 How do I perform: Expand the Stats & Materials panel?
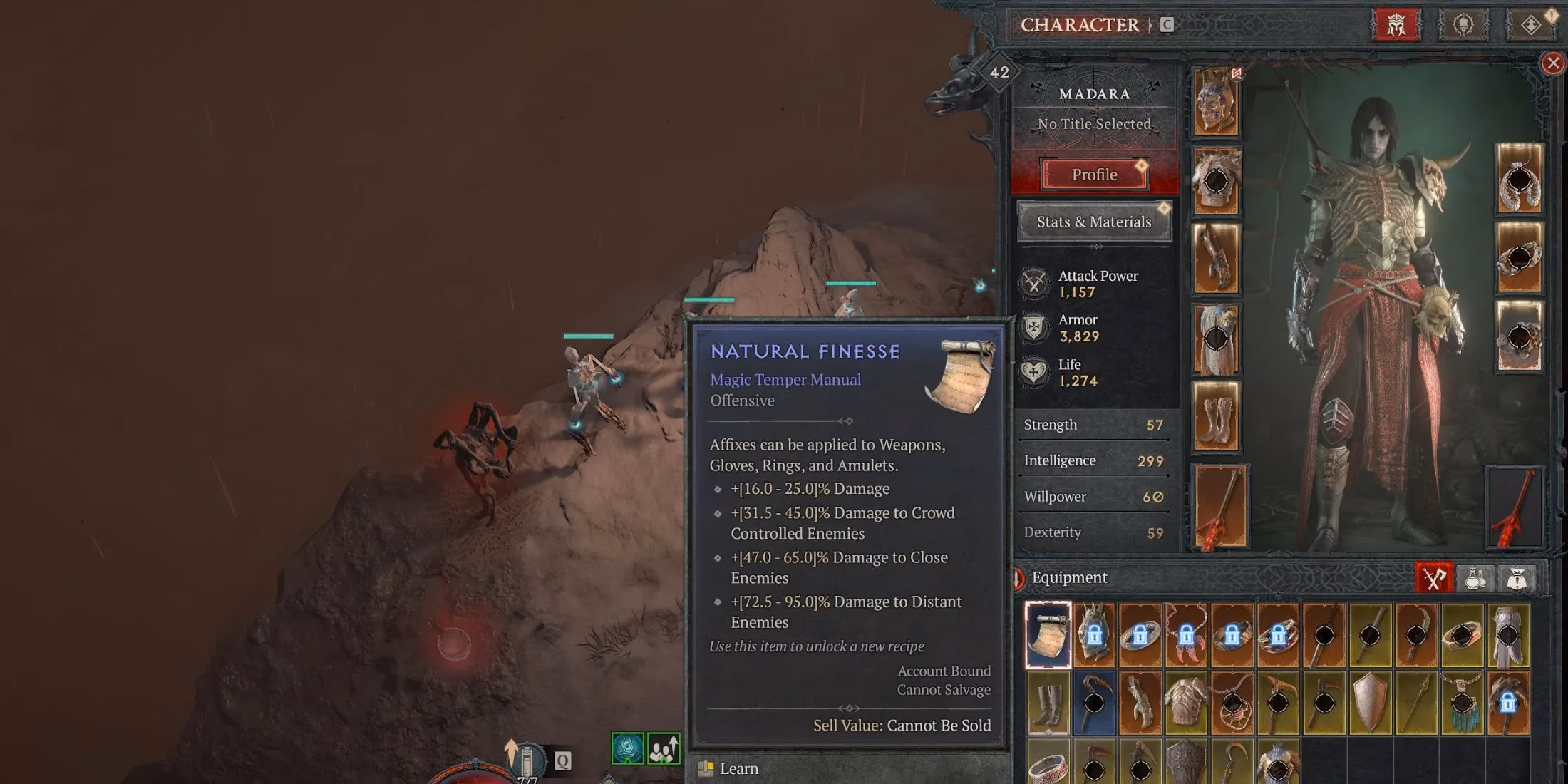point(1093,222)
